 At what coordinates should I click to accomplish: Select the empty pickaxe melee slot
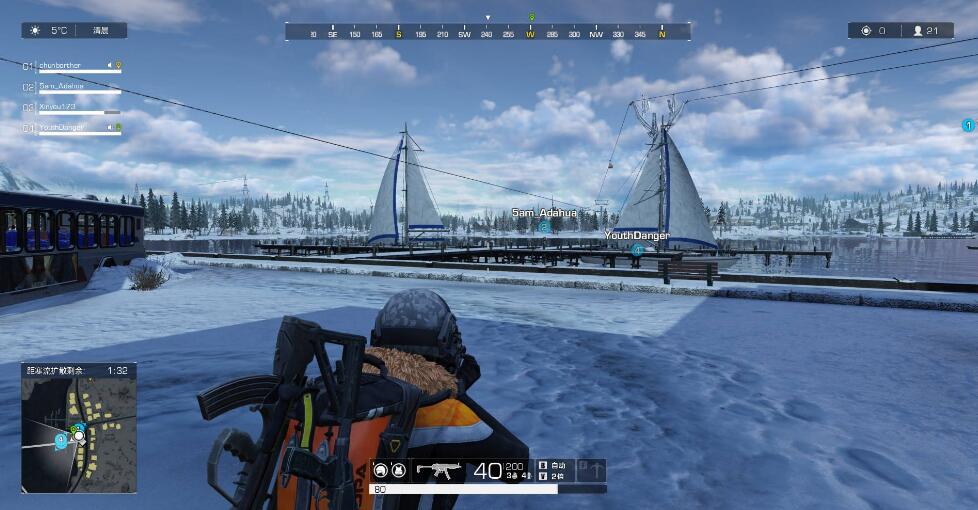[593, 469]
